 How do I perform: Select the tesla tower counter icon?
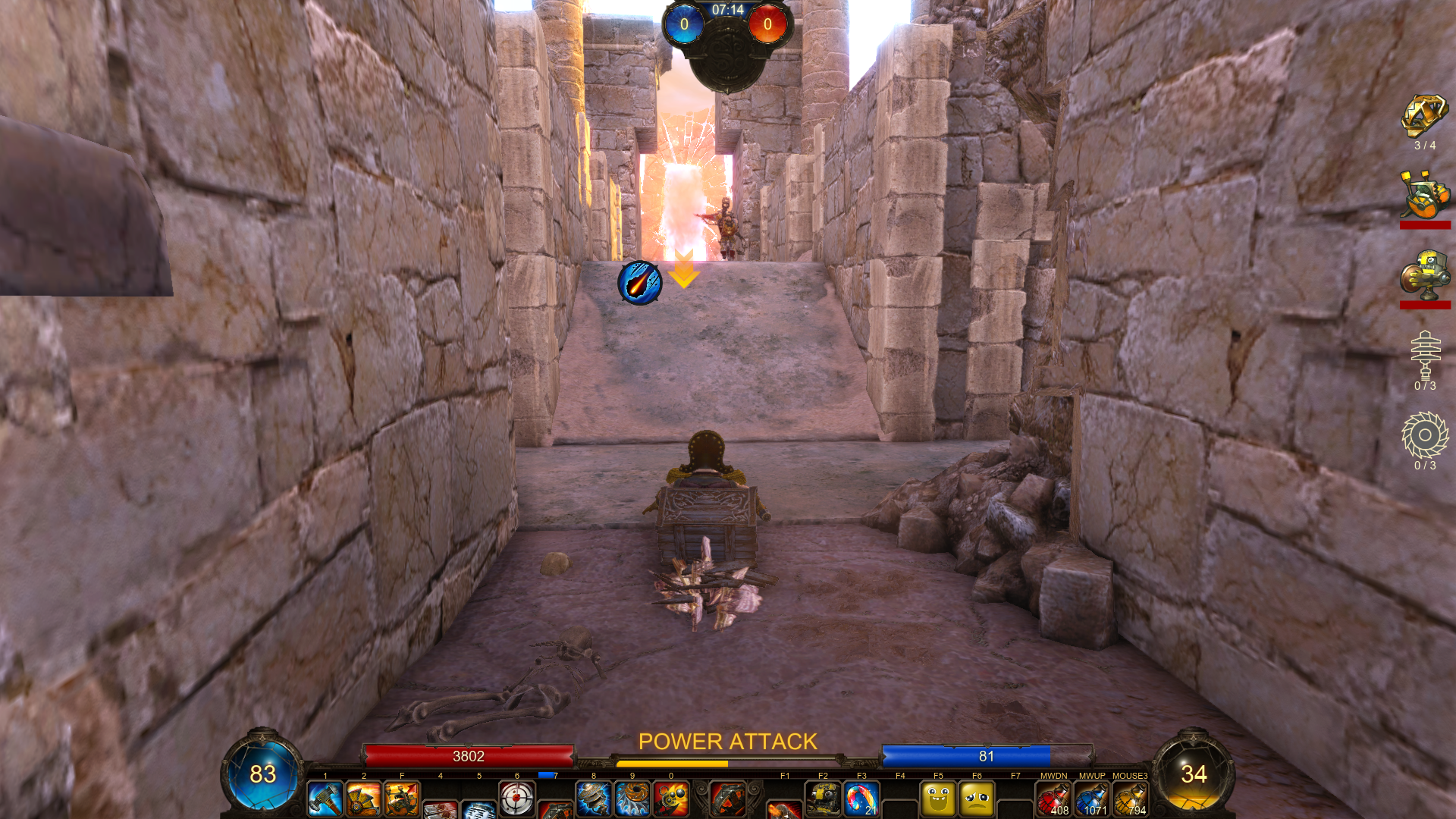point(1425,355)
